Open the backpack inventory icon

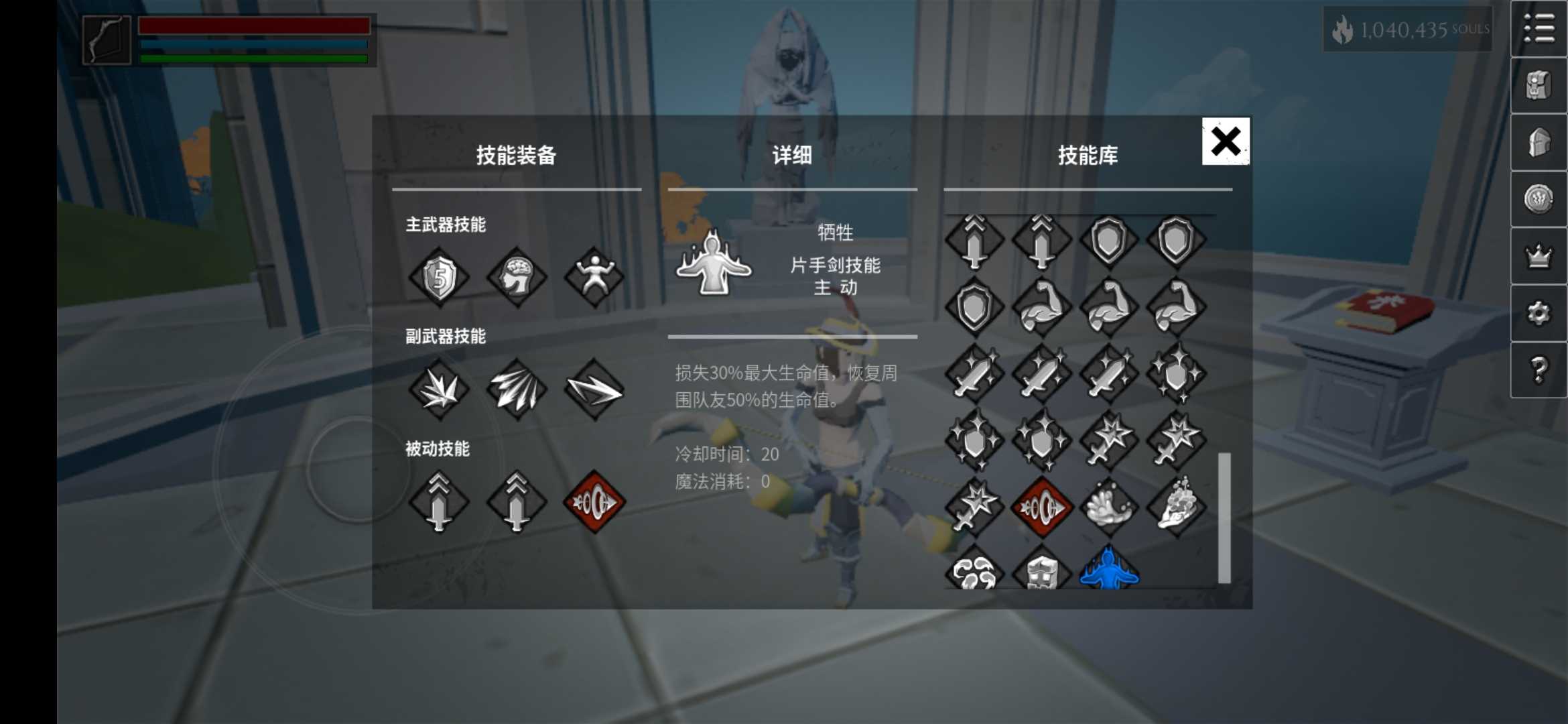1539,84
